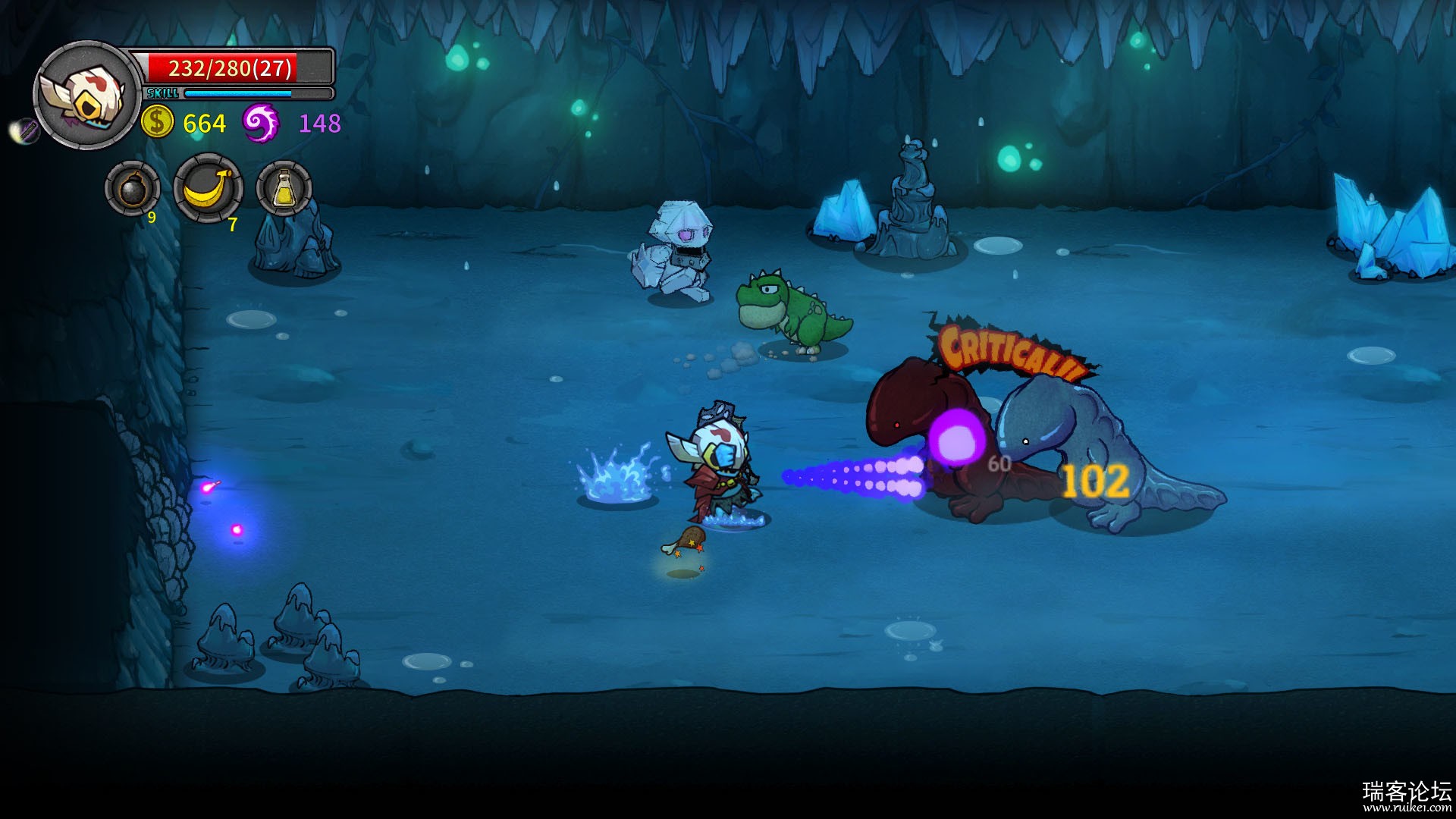Click the small weapon icon beside portrait

click(x=25, y=130)
